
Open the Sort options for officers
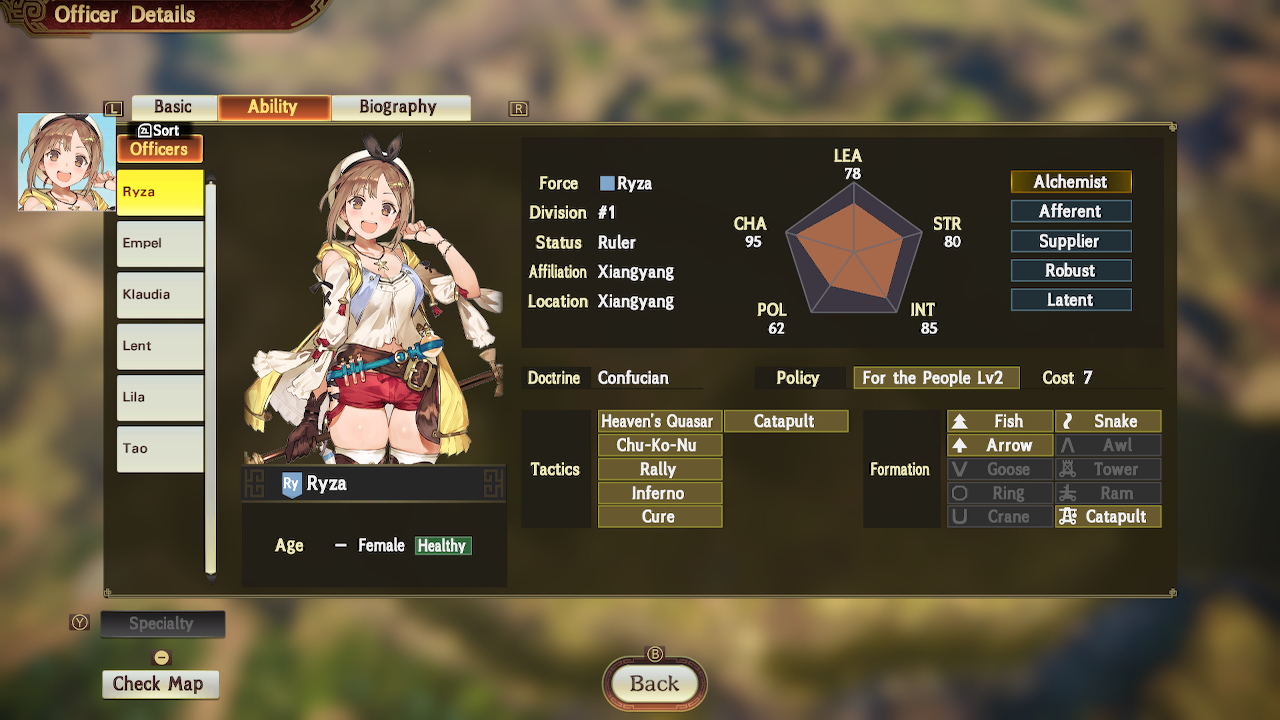[160, 130]
